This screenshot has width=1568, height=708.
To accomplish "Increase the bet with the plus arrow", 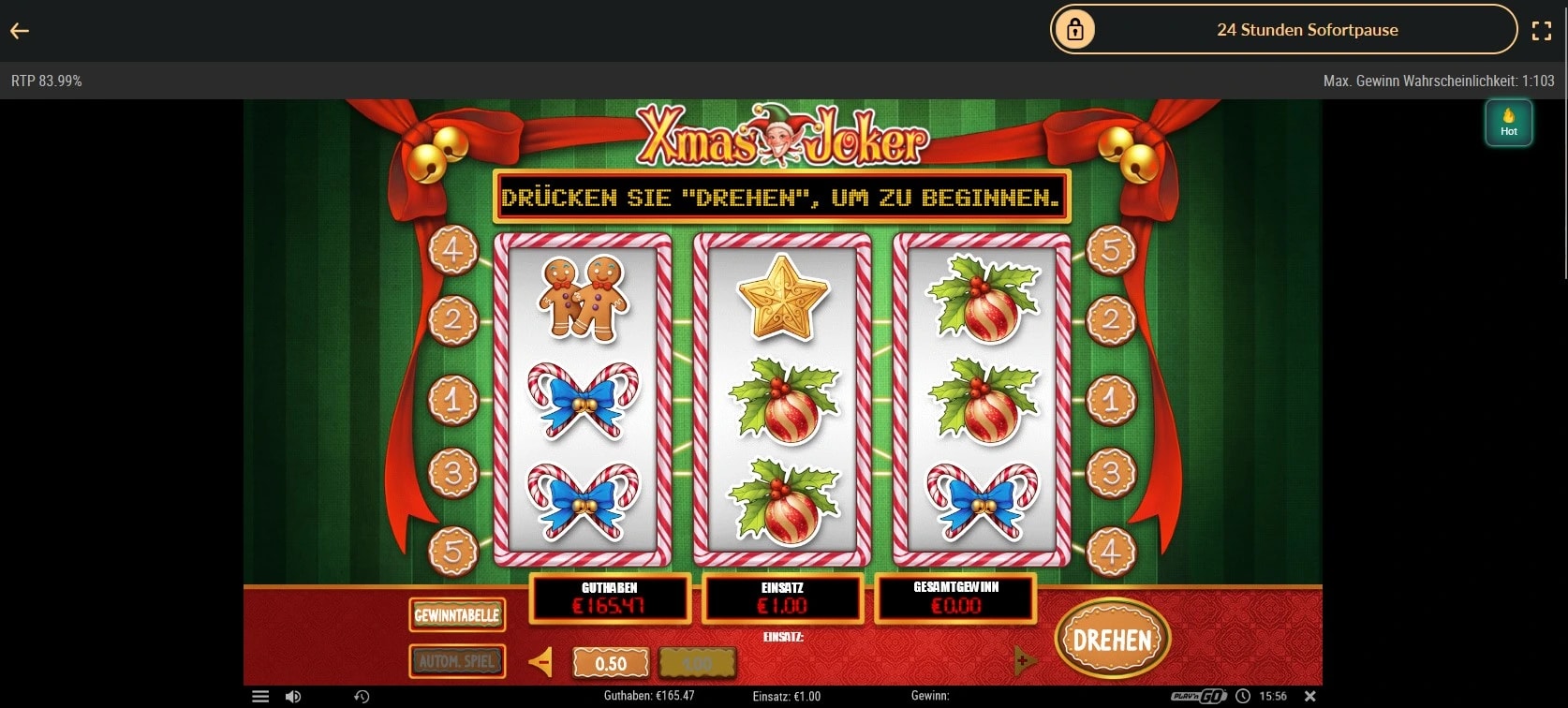I will pos(1025,661).
